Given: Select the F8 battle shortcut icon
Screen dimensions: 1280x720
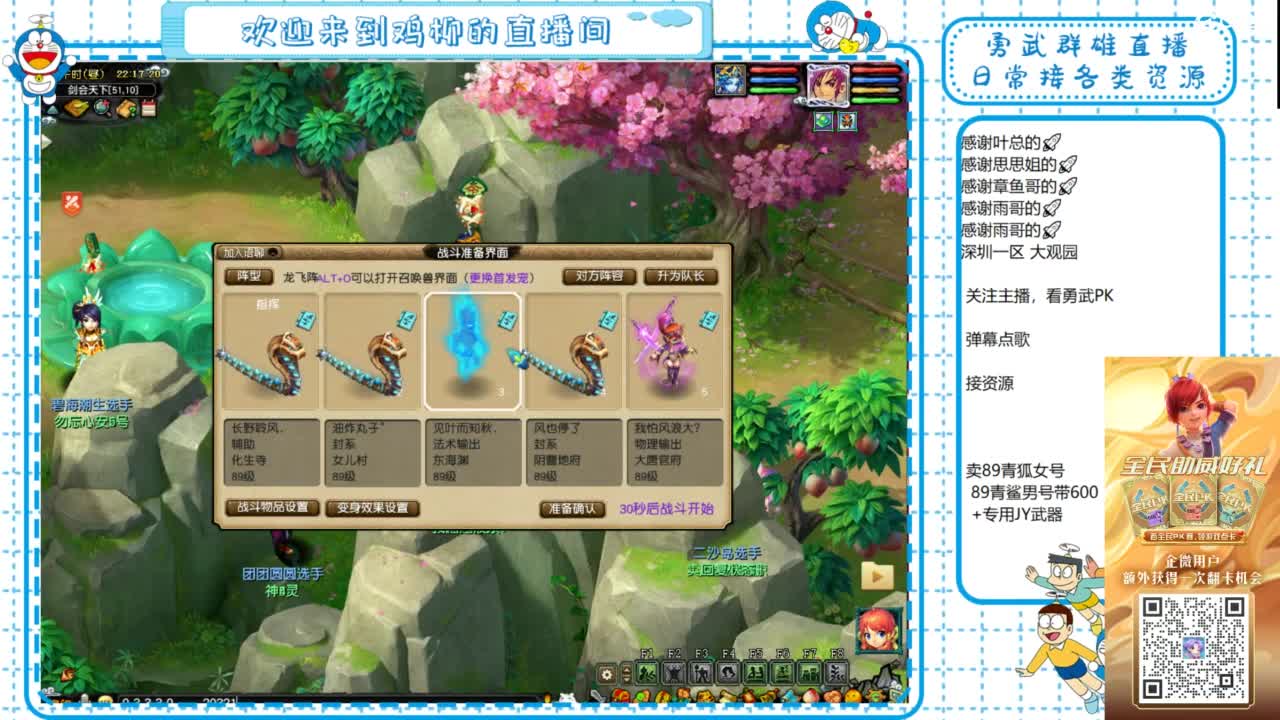Looking at the screenshot, I should [838, 670].
